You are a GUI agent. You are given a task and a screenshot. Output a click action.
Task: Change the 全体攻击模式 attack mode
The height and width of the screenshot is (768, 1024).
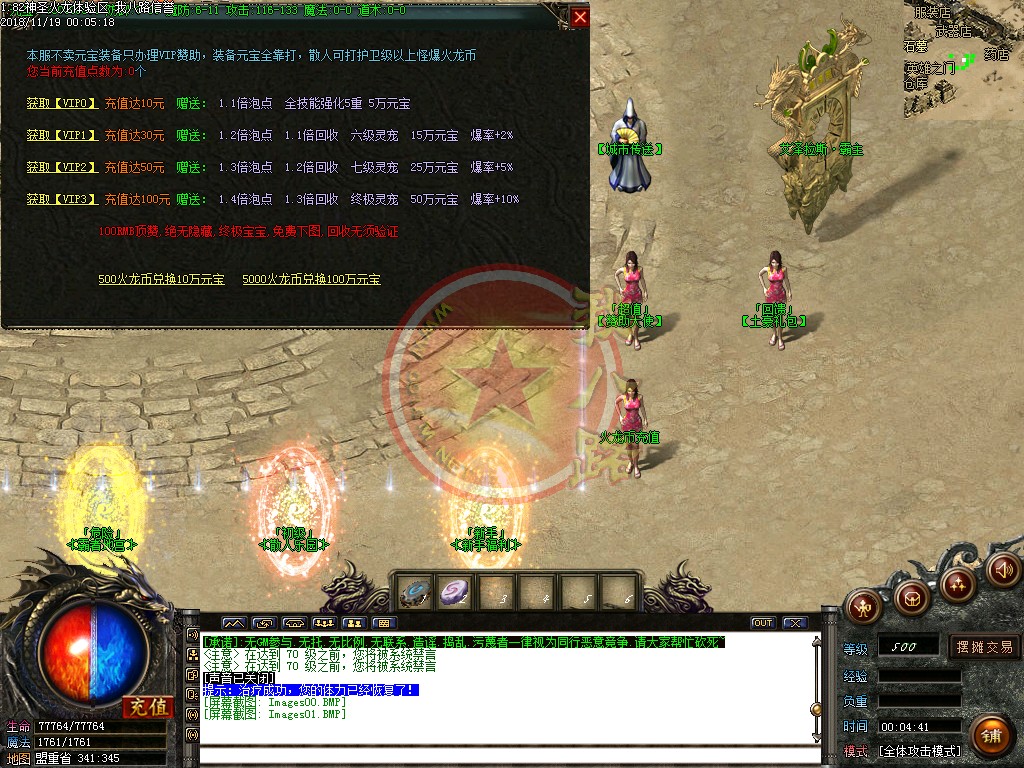pos(920,751)
